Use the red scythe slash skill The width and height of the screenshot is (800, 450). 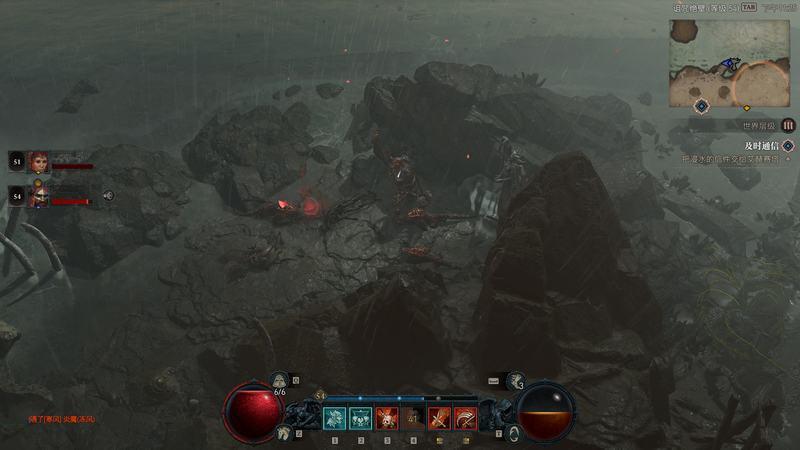click(x=465, y=417)
